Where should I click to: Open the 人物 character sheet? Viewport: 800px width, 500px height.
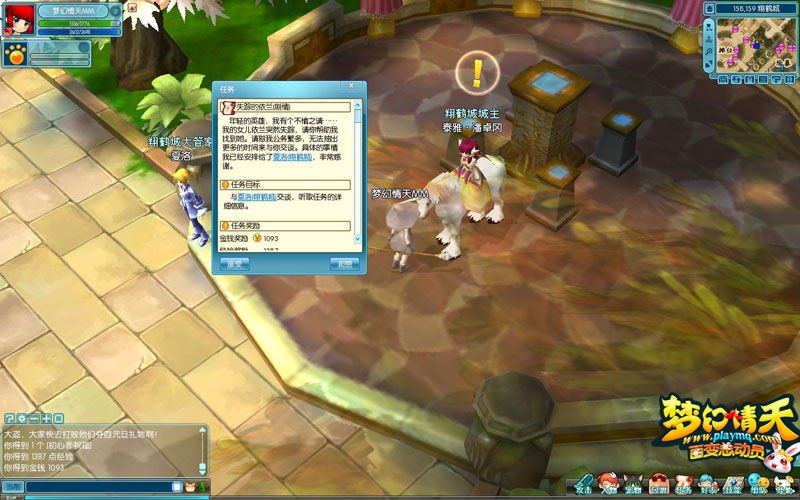[608, 485]
